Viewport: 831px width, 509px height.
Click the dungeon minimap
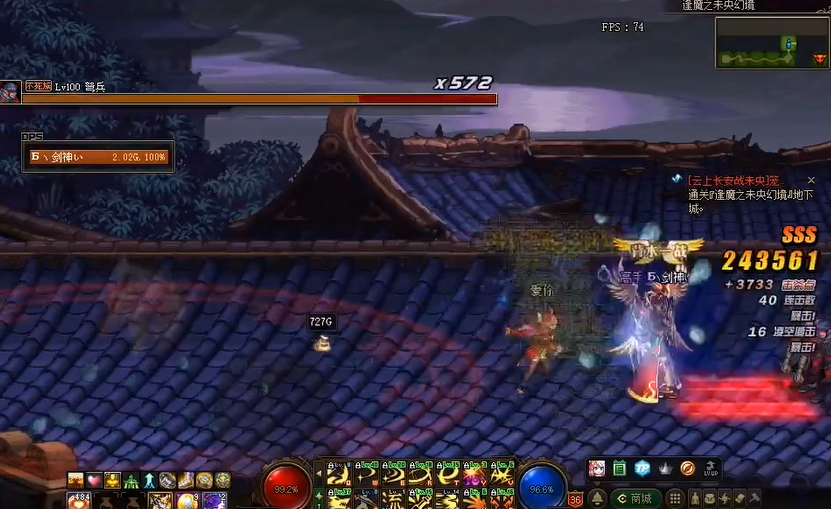tap(771, 43)
